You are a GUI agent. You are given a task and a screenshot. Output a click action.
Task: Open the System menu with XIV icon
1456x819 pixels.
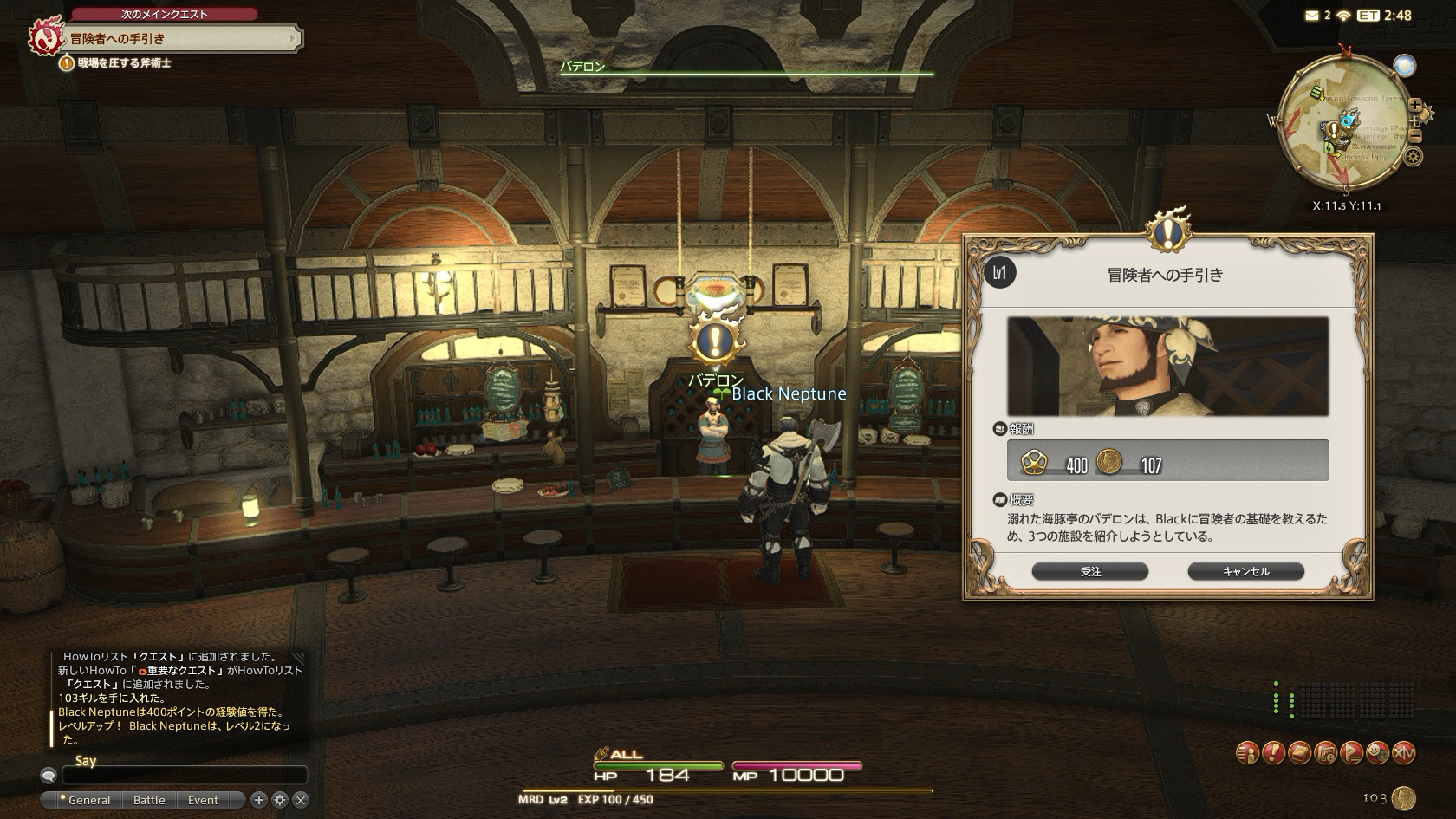tap(1403, 753)
